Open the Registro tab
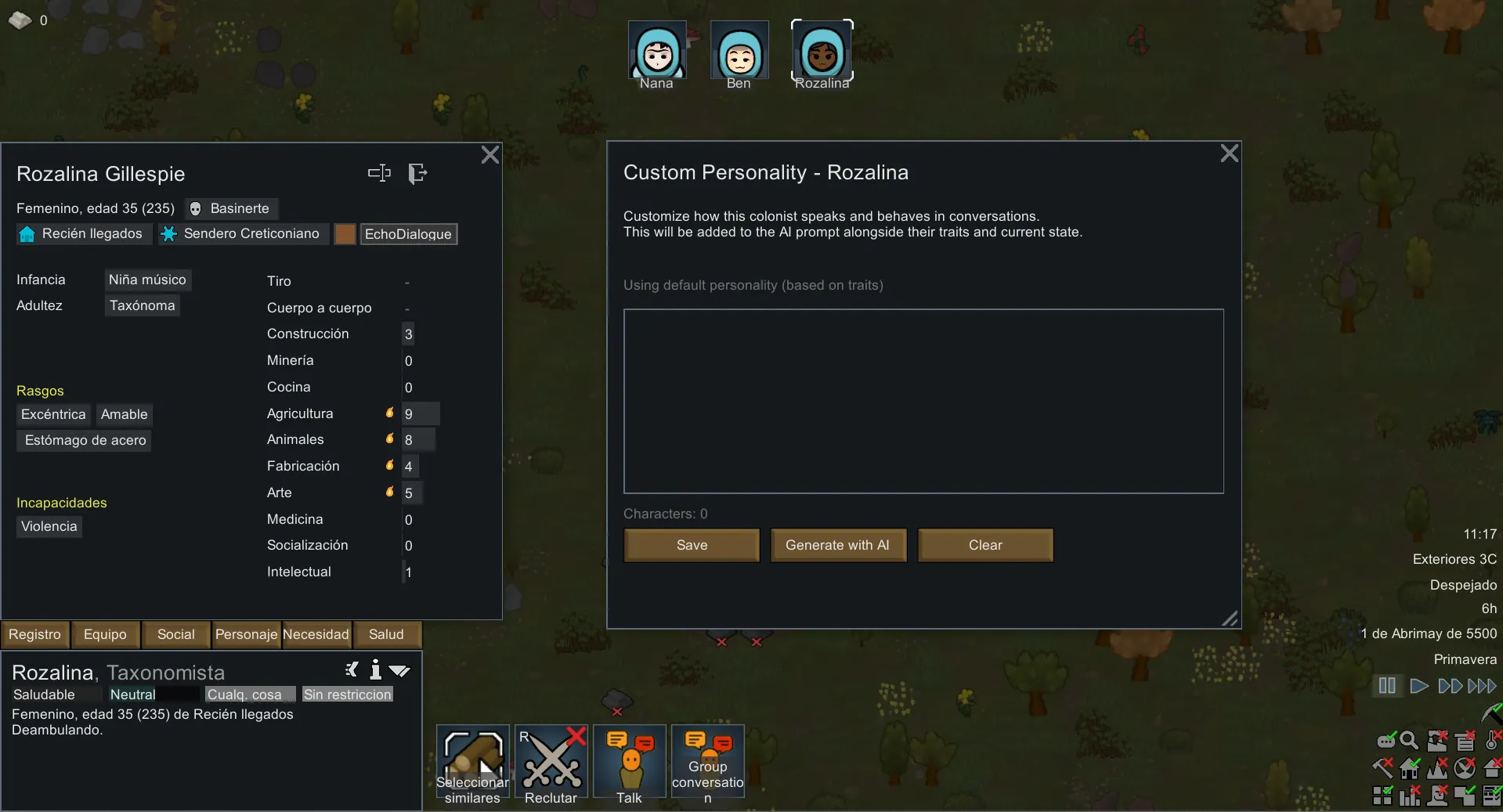 pyautogui.click(x=35, y=634)
